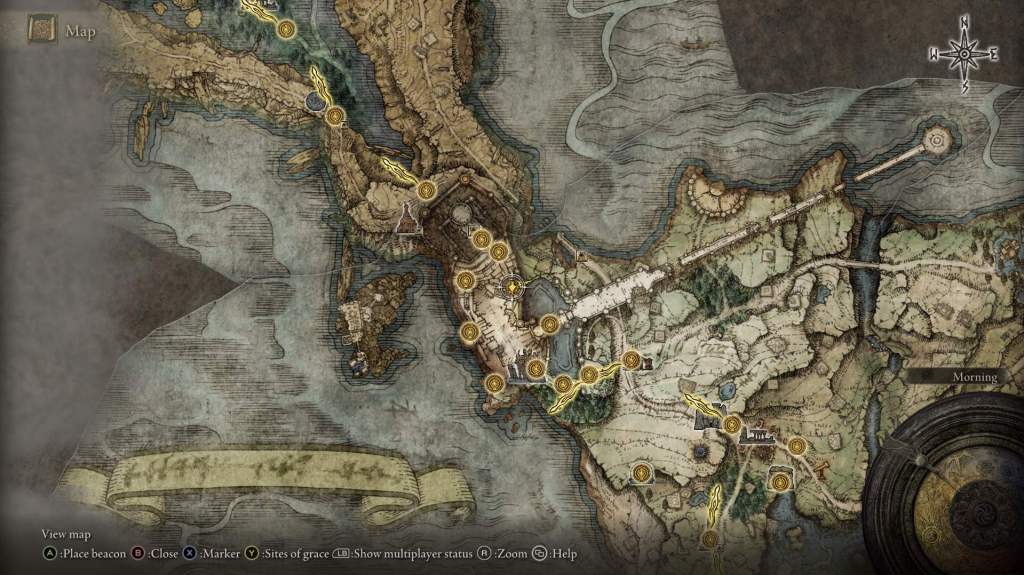The height and width of the screenshot is (575, 1024).
Task: Click the Map scroll icon
Action: pos(41,30)
